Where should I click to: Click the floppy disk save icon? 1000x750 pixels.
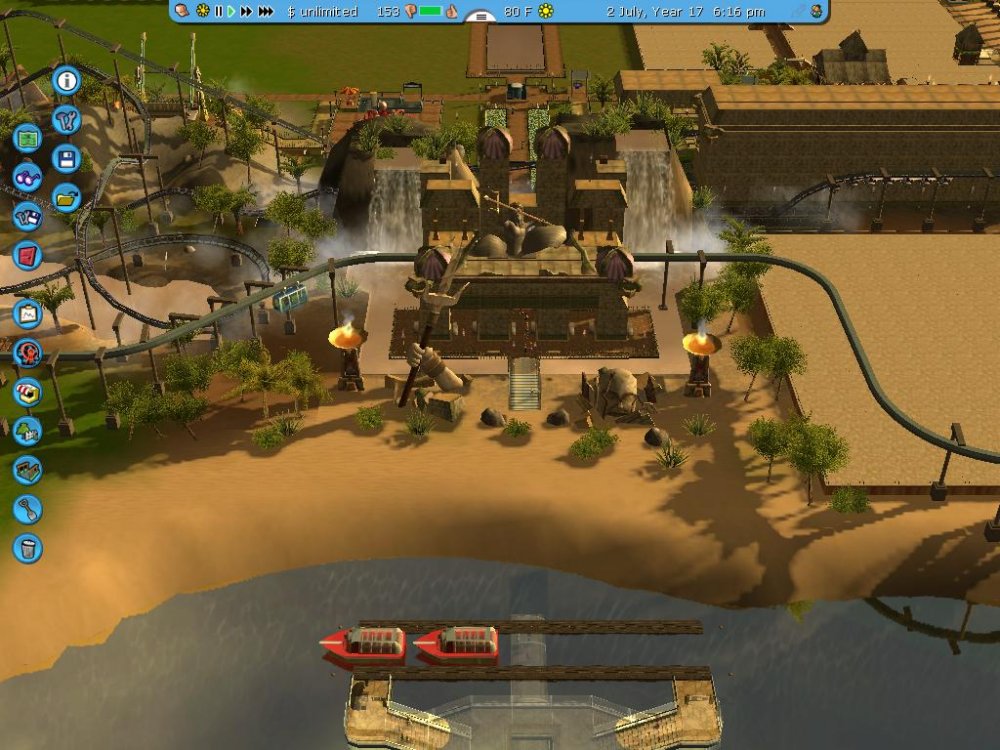coord(67,159)
